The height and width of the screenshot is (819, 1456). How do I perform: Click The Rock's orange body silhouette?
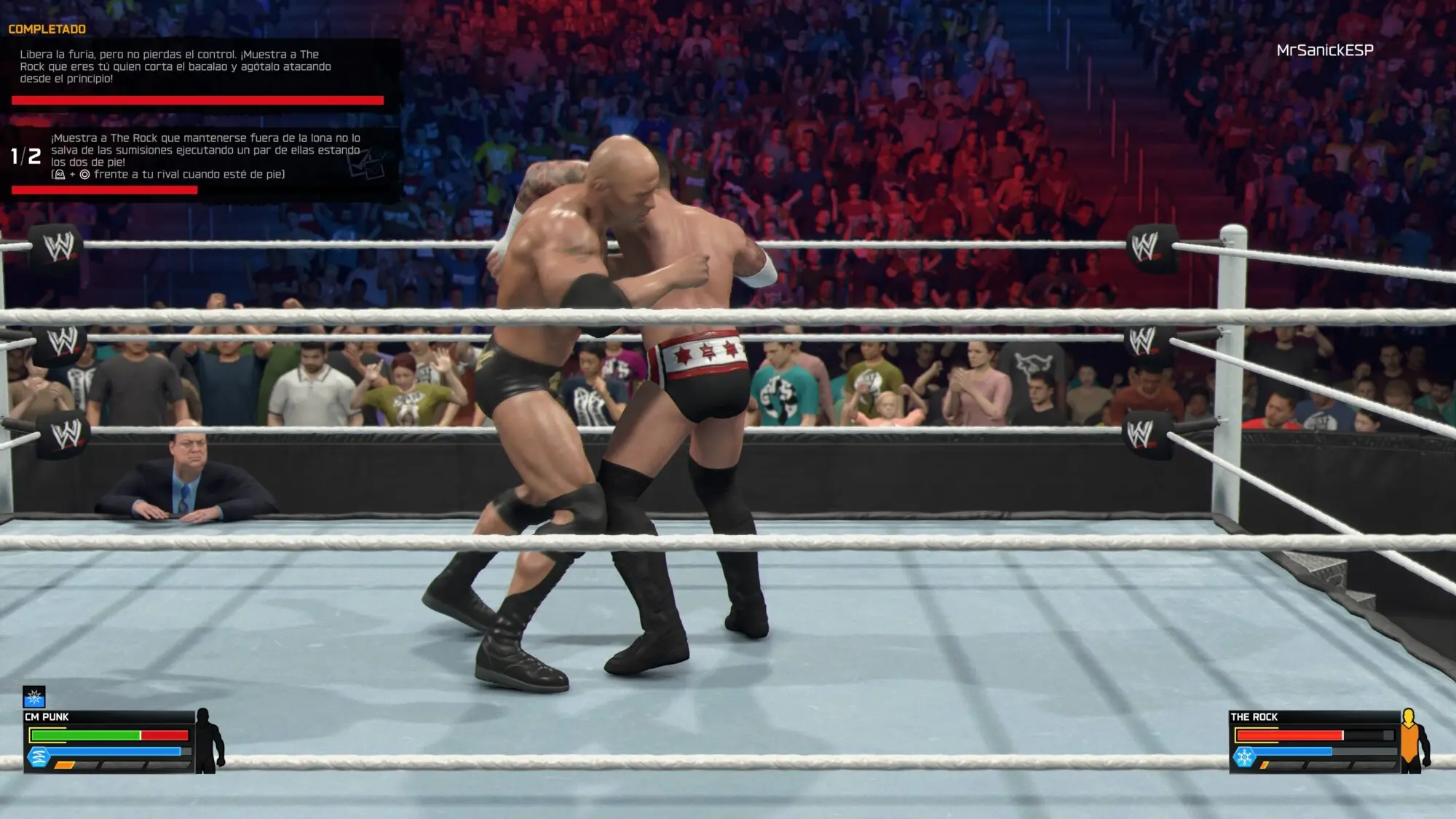[1414, 740]
